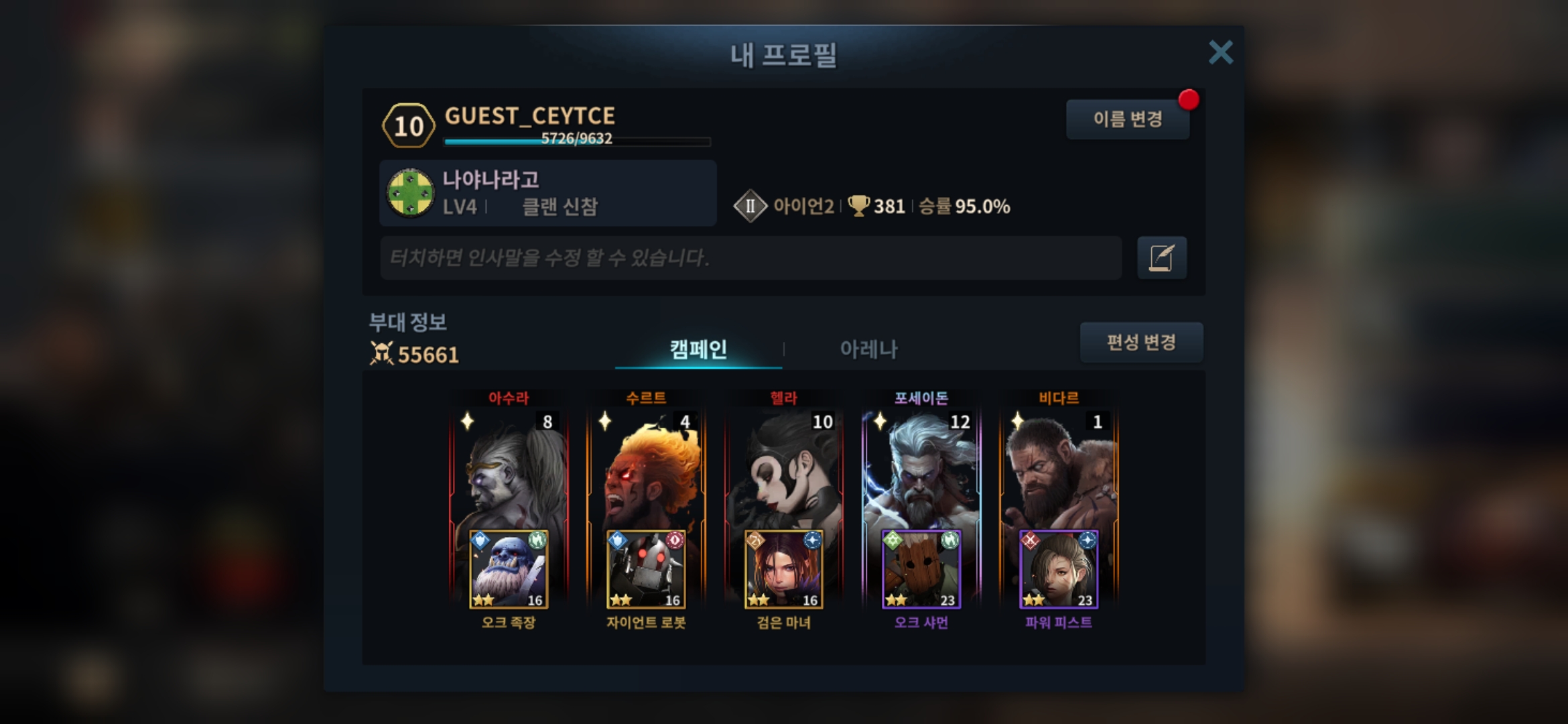This screenshot has height=724, width=1568.
Task: Select the 헬라 hero card
Action: [x=783, y=469]
